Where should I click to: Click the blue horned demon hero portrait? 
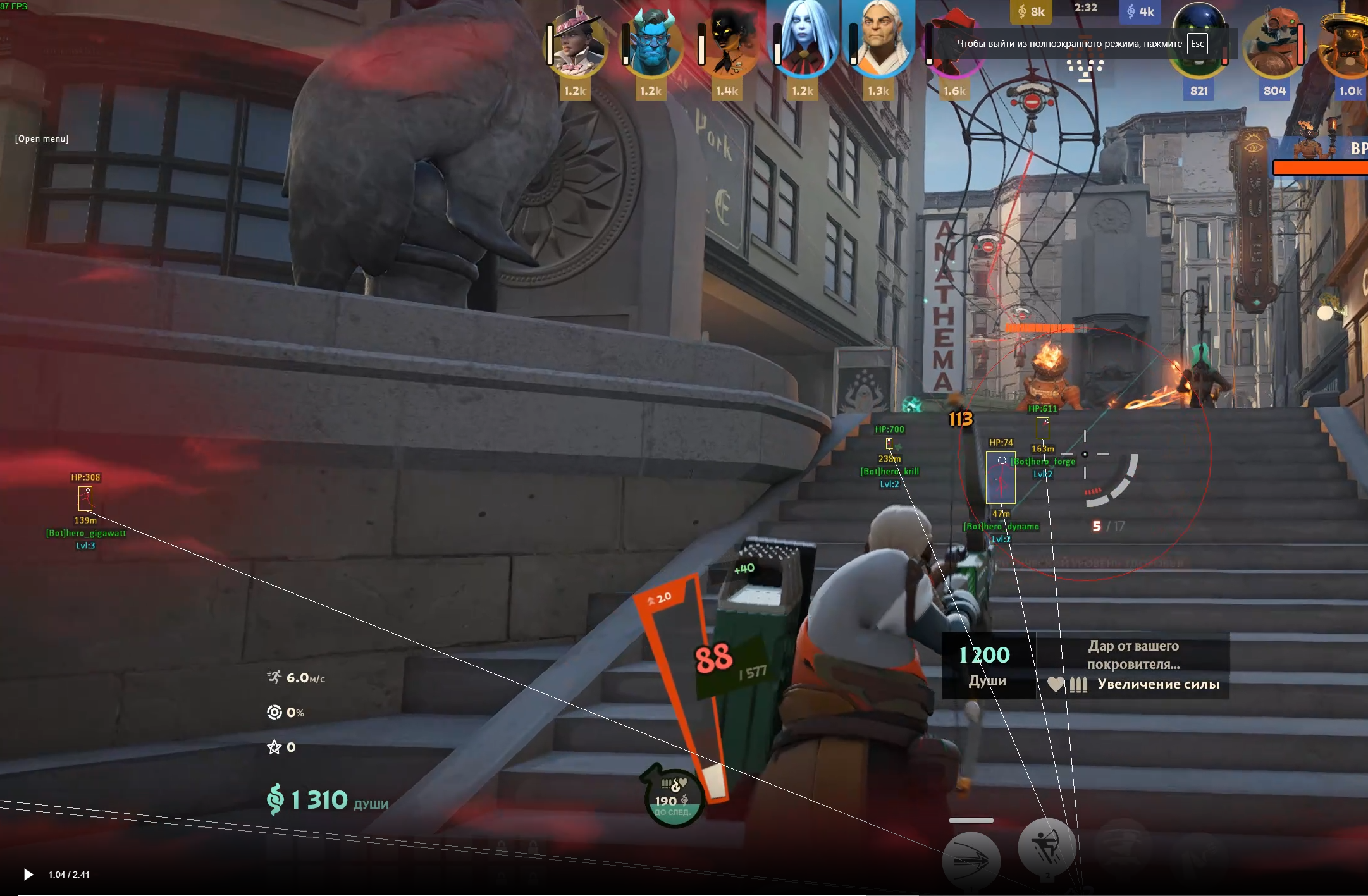point(652,44)
